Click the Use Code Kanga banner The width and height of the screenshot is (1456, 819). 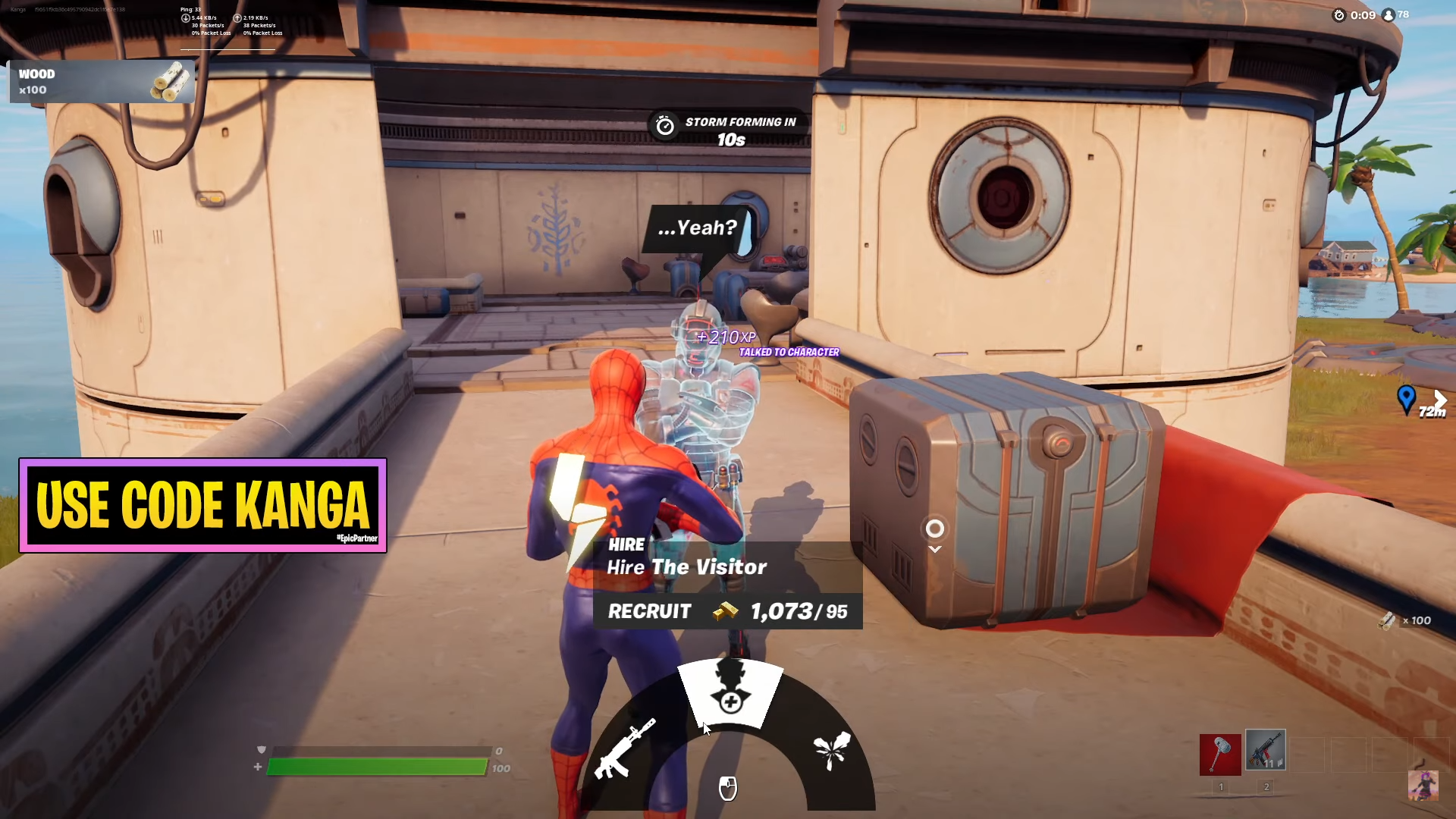(x=202, y=505)
